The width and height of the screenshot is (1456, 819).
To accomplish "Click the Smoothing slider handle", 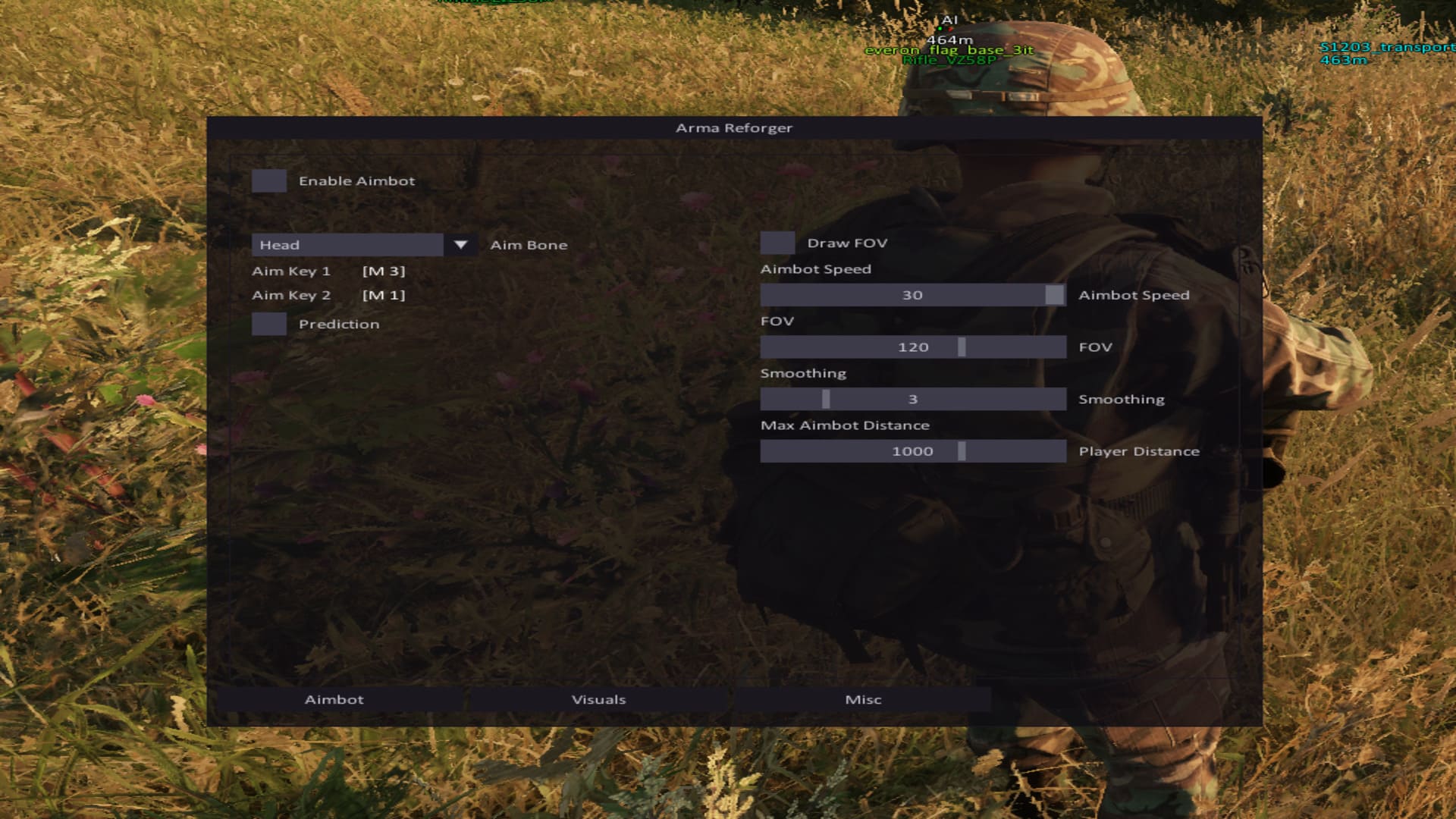I will [826, 398].
